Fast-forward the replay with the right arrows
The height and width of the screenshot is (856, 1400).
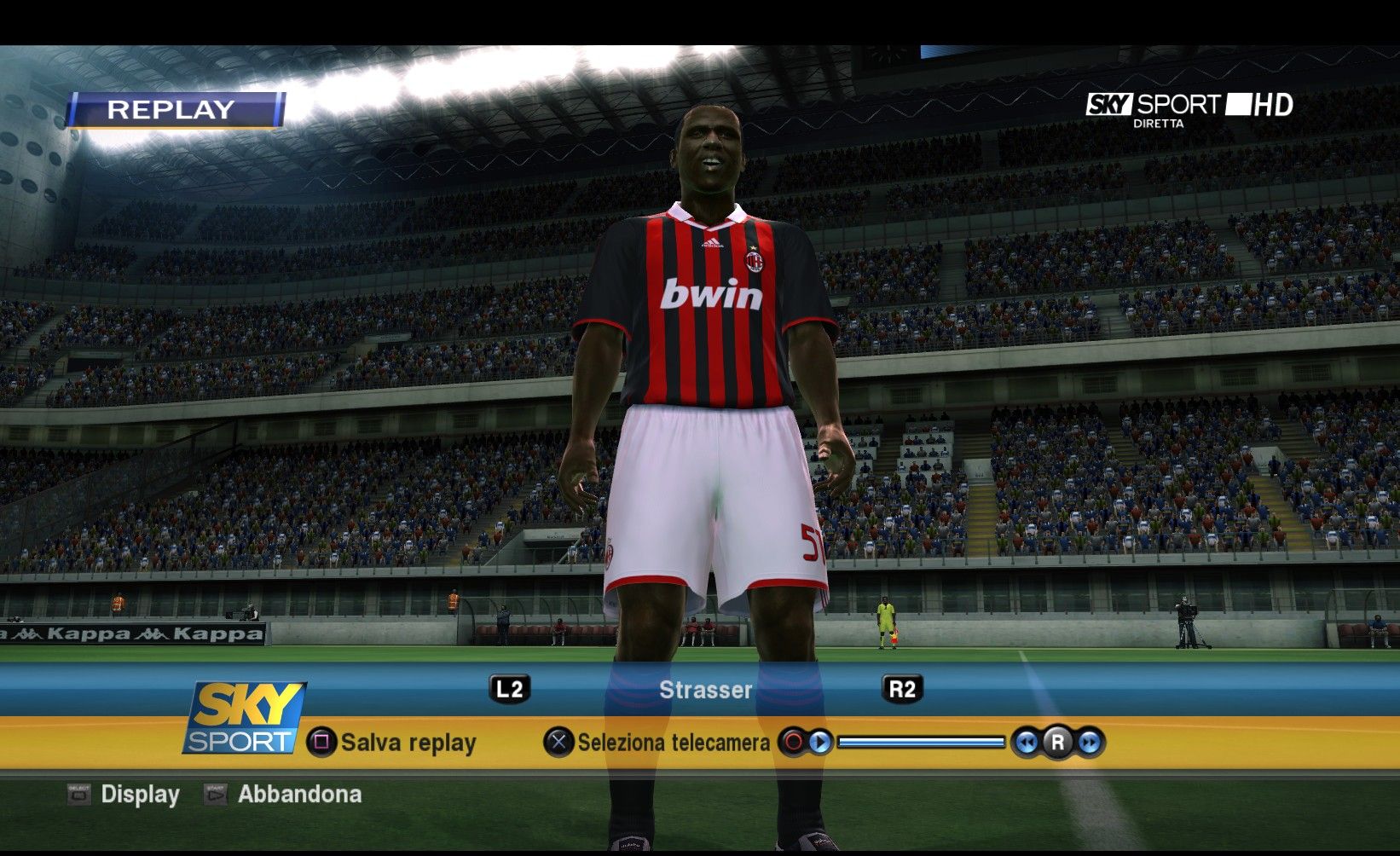pyautogui.click(x=1089, y=743)
